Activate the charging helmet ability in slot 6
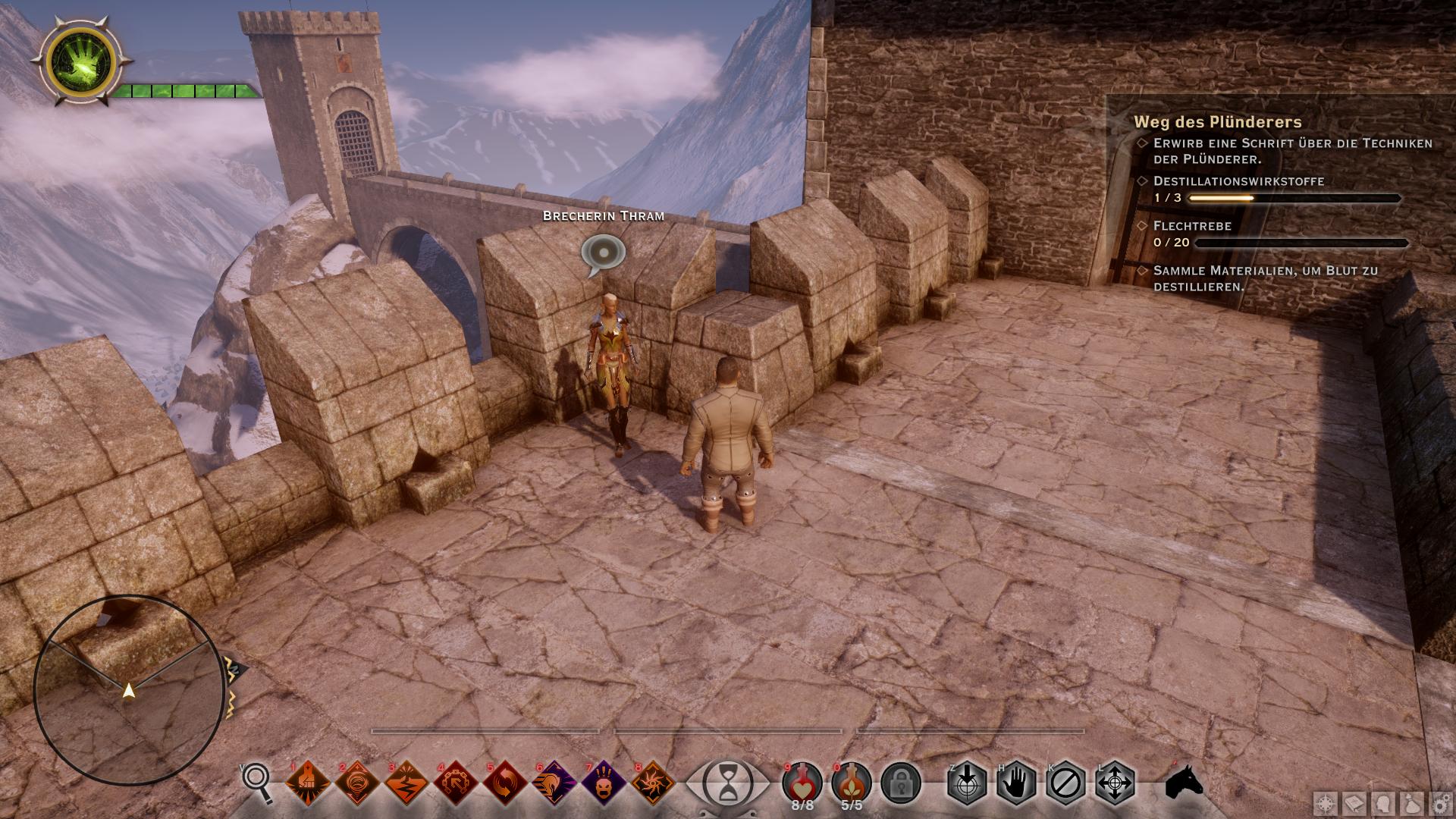This screenshot has width=1456, height=819. pyautogui.click(x=554, y=783)
